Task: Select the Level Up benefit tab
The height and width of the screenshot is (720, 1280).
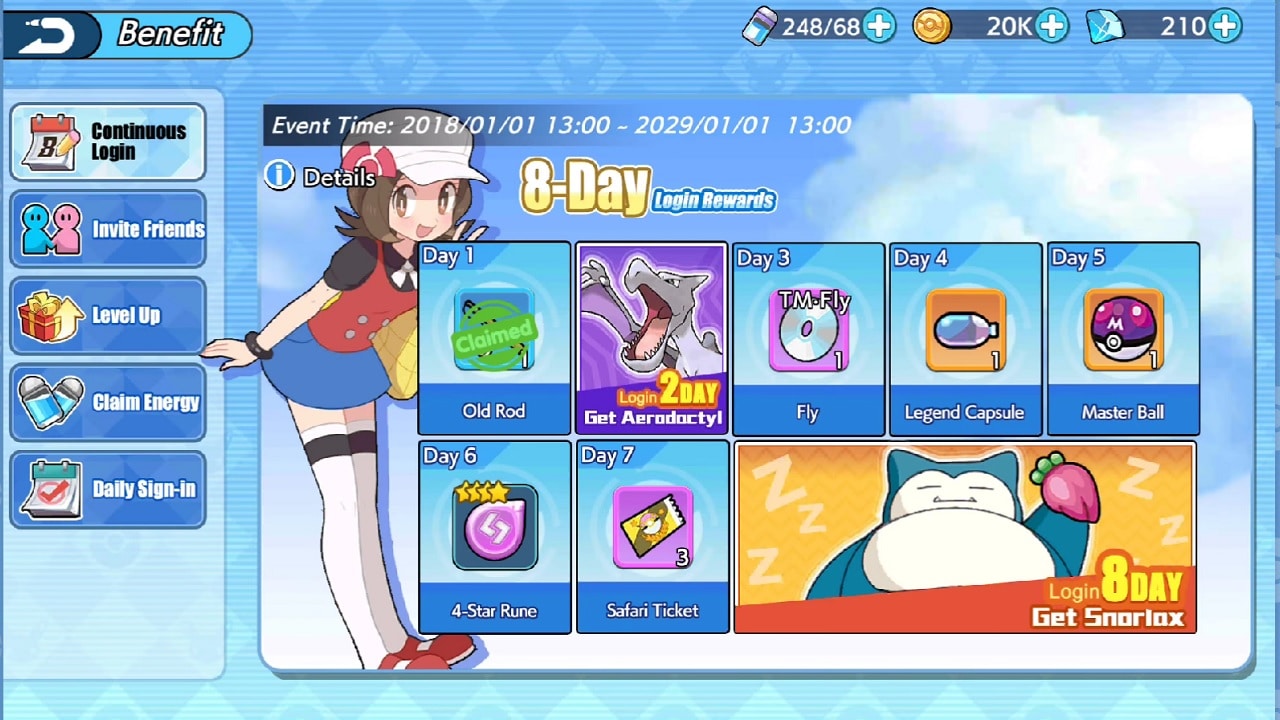Action: tap(108, 316)
